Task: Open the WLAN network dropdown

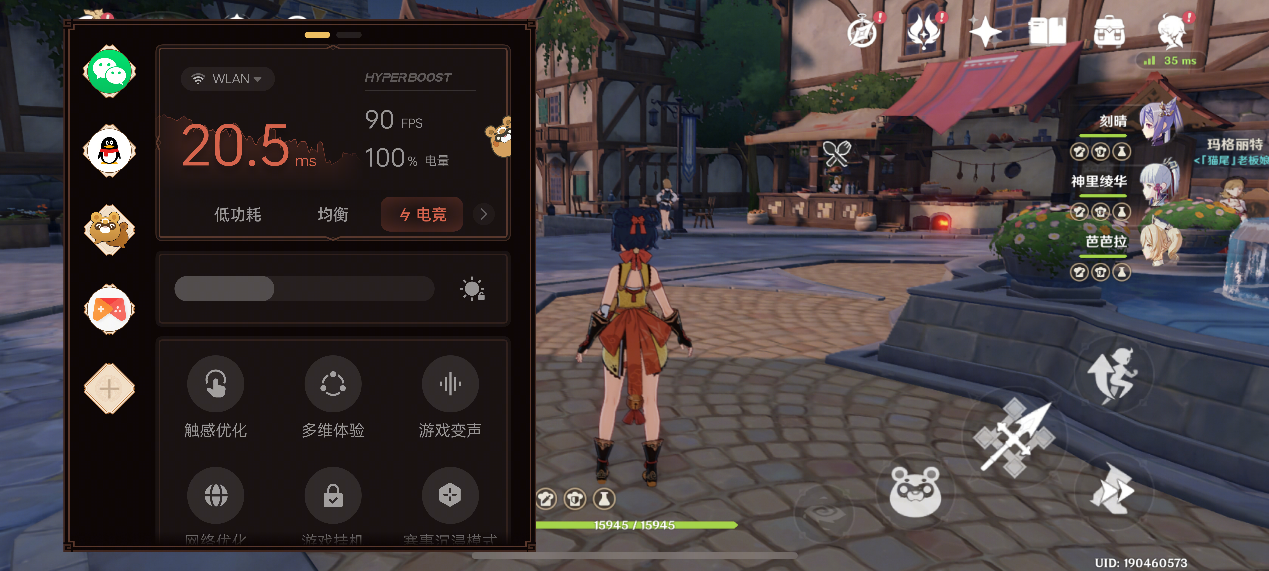Action: [x=228, y=79]
